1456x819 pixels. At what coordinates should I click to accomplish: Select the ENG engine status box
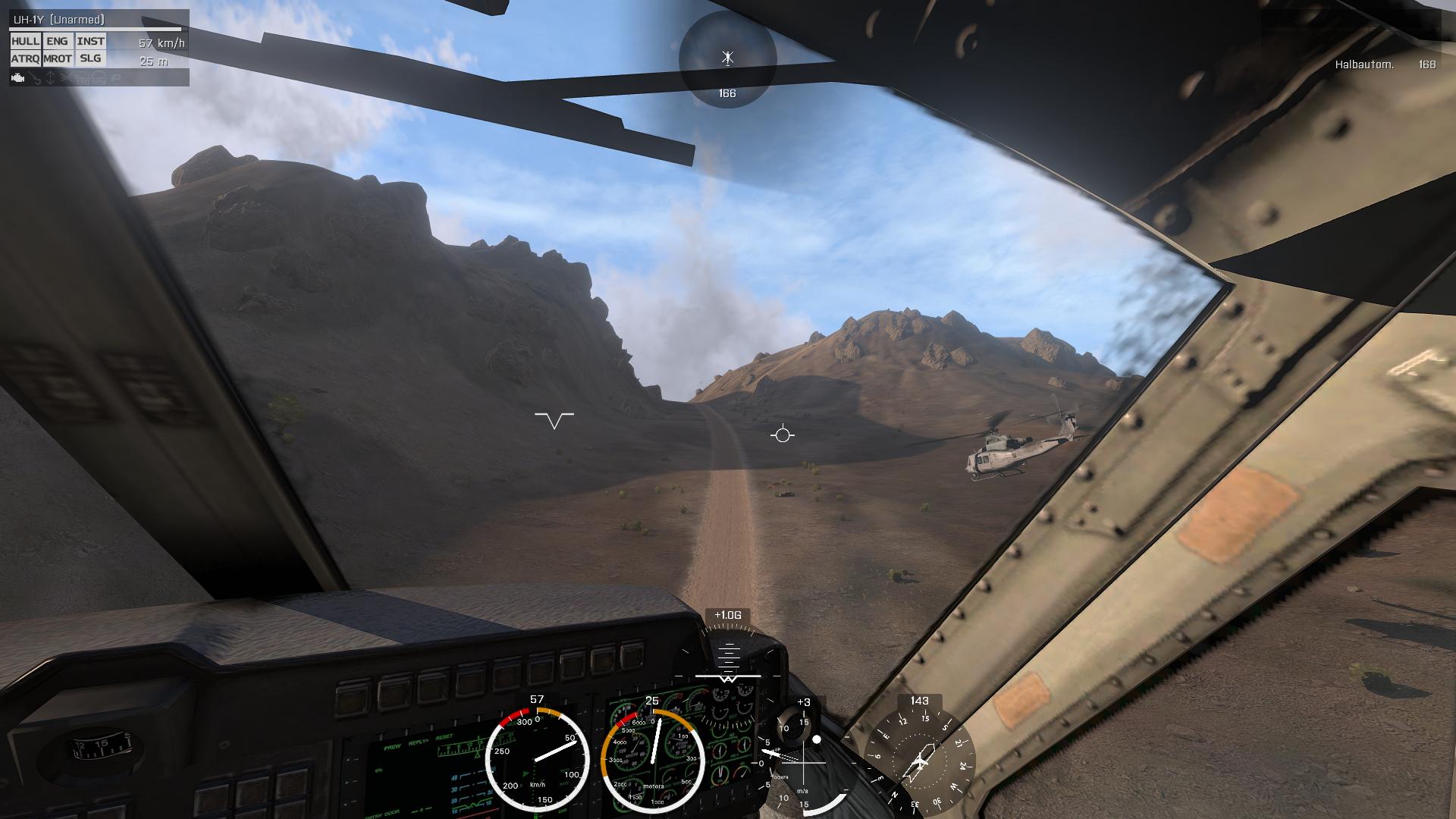click(57, 41)
